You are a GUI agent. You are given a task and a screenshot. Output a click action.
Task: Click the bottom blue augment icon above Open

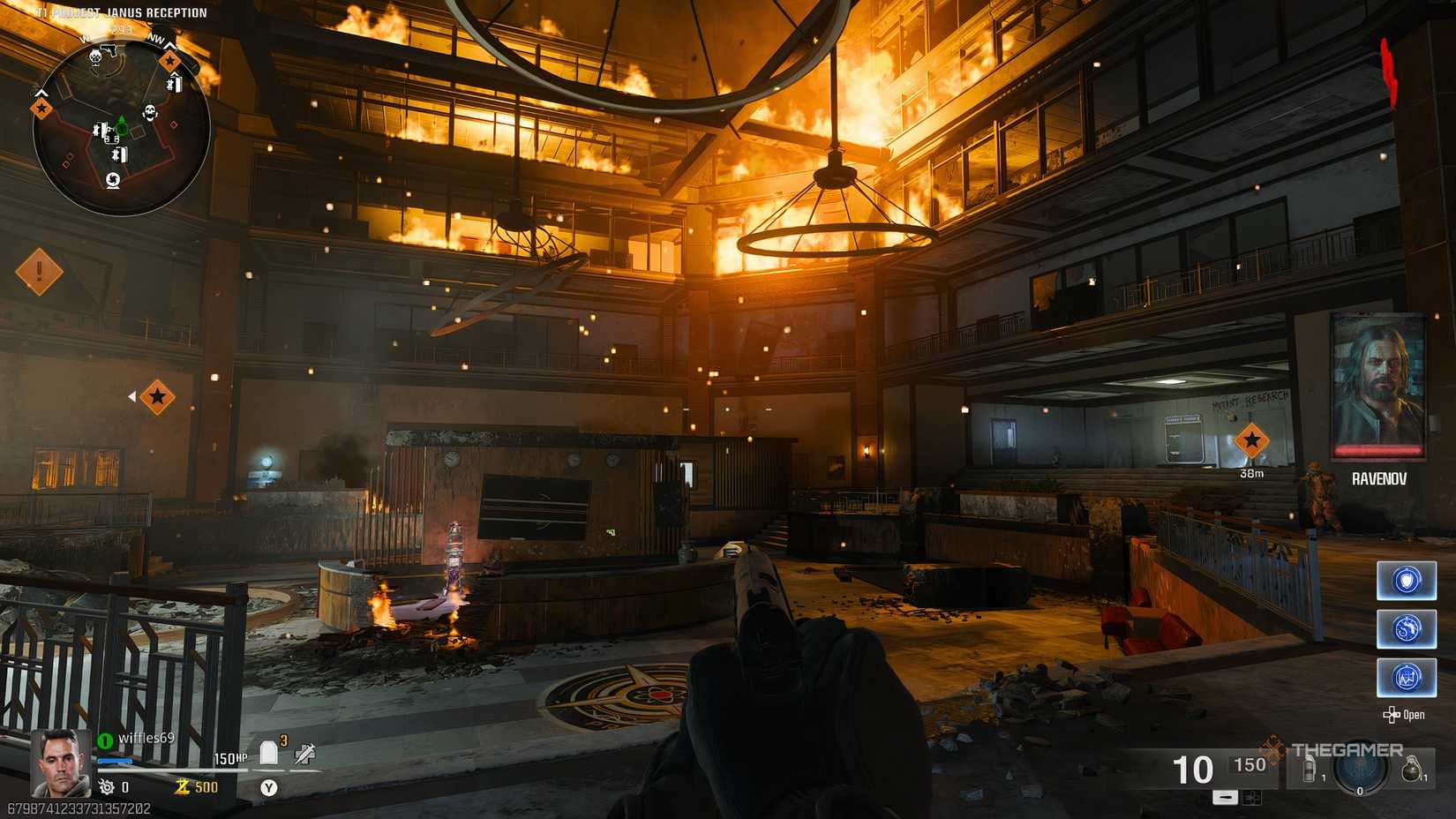point(1406,677)
